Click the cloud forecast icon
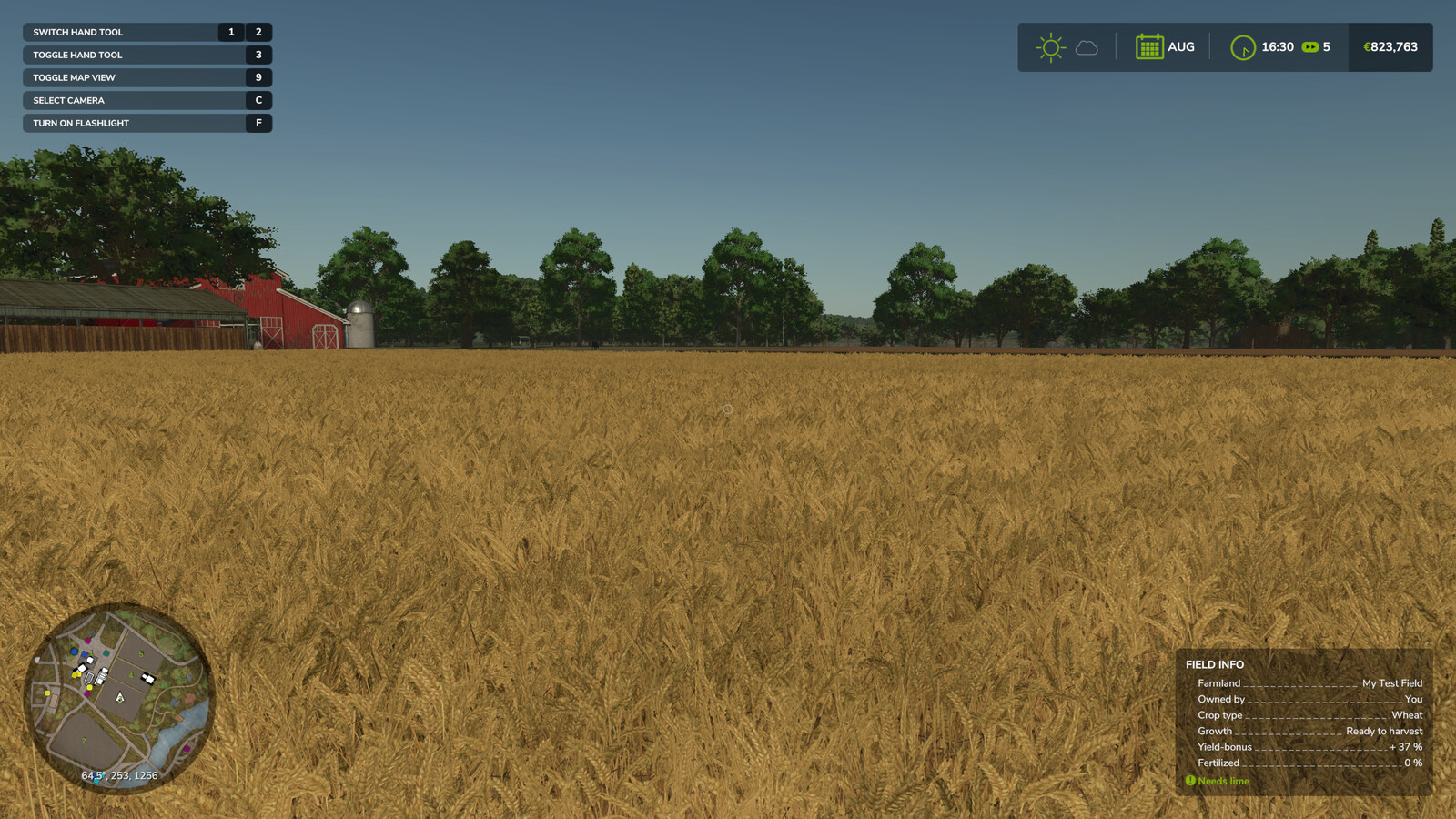 click(1087, 47)
